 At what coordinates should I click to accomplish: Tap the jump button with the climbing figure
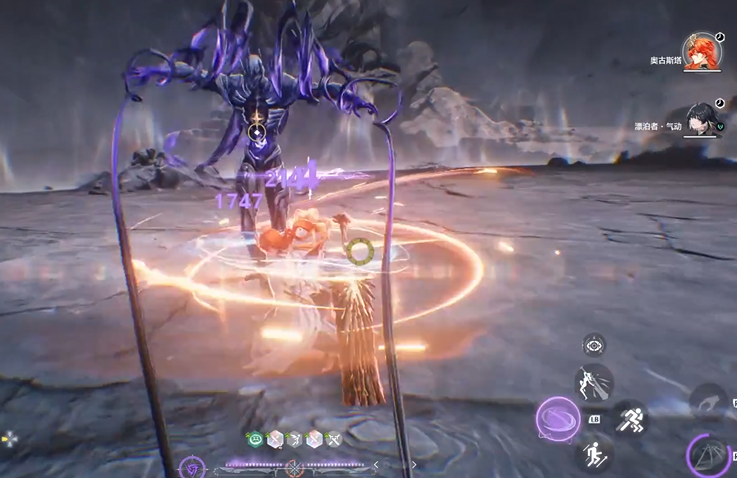(x=594, y=453)
